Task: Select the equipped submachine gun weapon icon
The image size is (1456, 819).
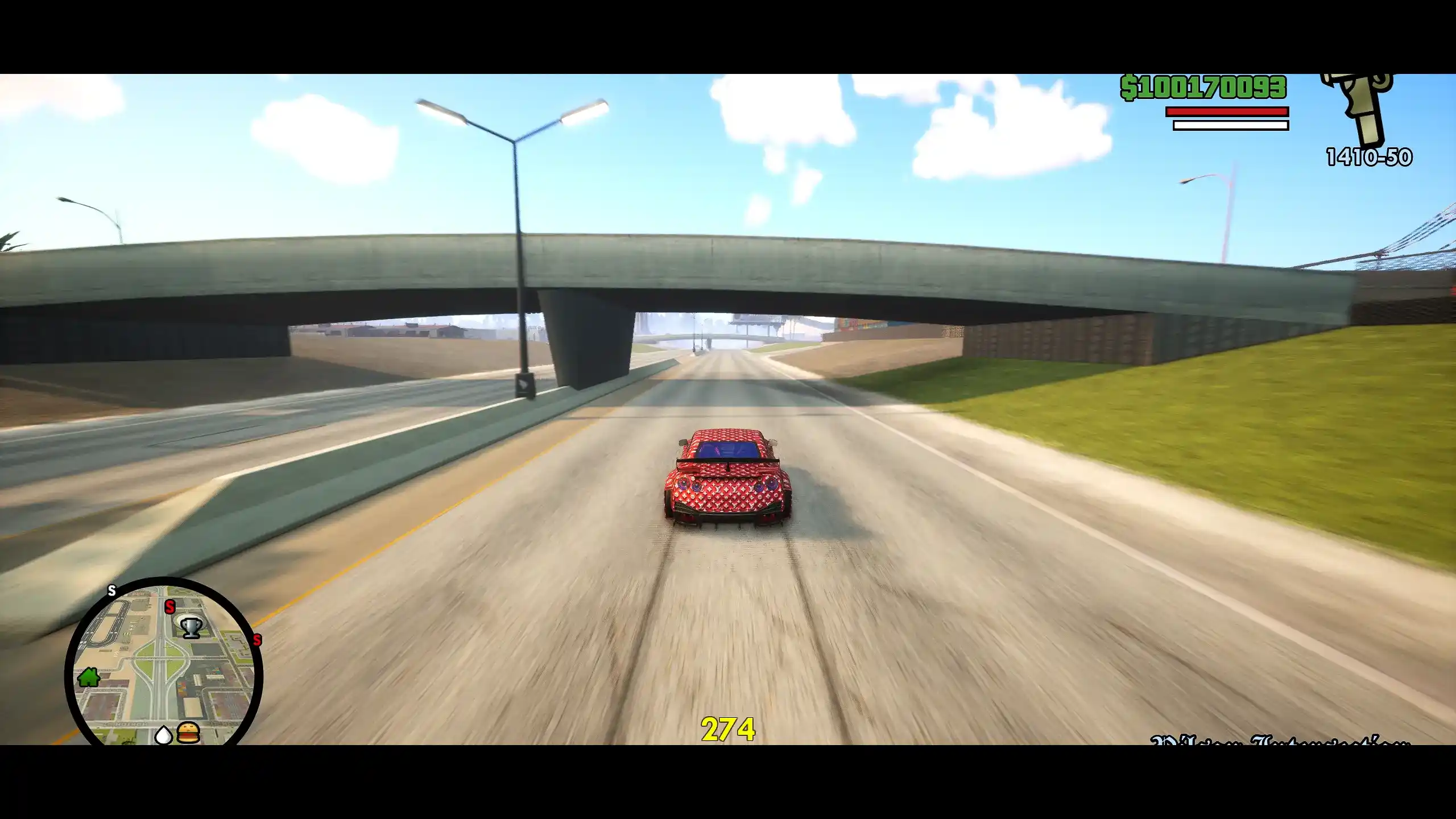Action: pos(1362,111)
